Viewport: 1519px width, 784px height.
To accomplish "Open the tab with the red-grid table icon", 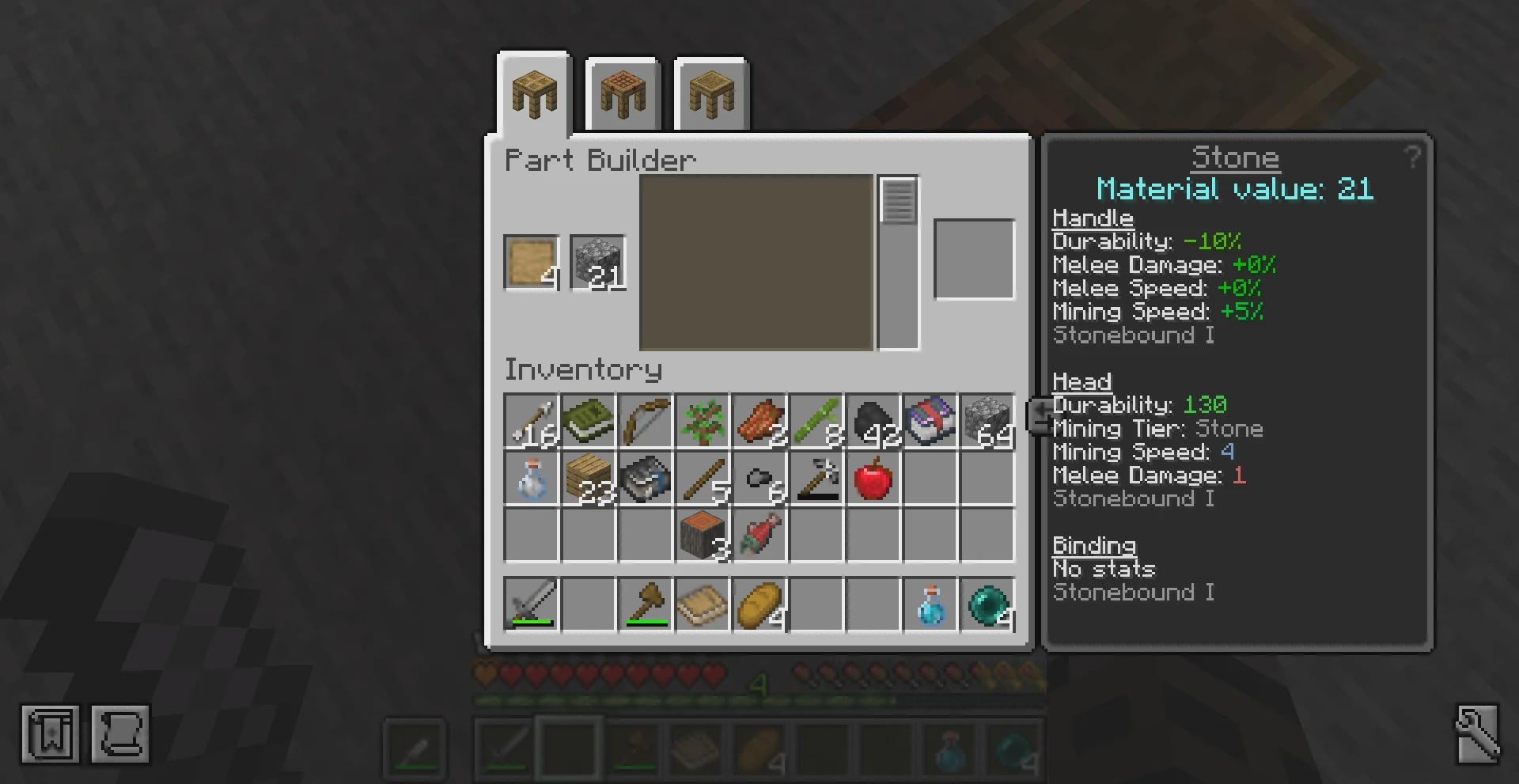I will pos(623,94).
